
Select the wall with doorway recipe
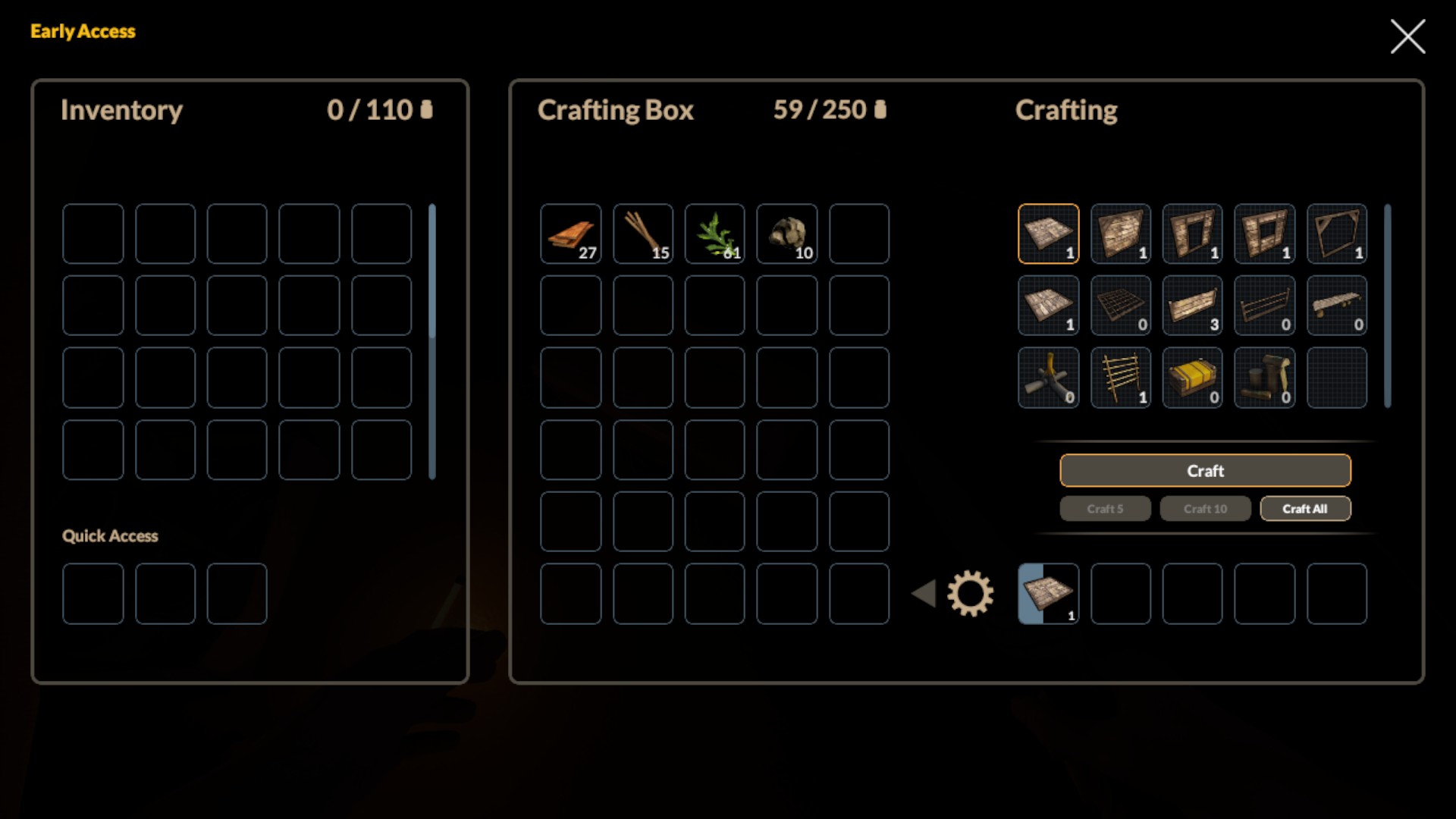tap(1193, 234)
